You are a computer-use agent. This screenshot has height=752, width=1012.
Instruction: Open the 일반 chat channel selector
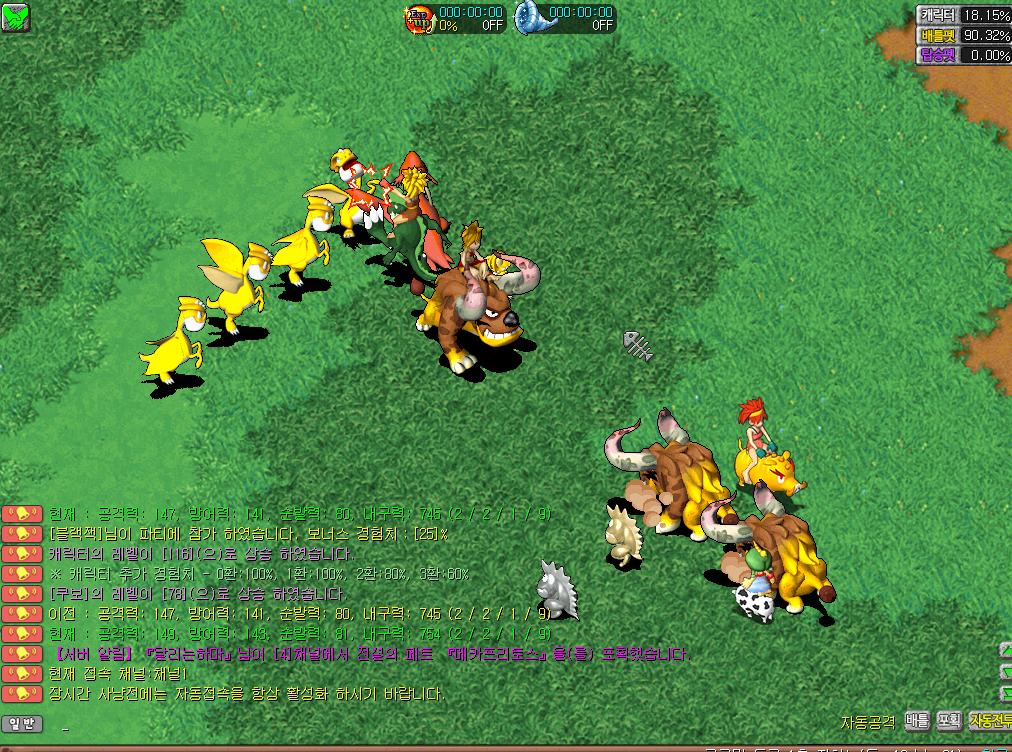pyautogui.click(x=21, y=723)
